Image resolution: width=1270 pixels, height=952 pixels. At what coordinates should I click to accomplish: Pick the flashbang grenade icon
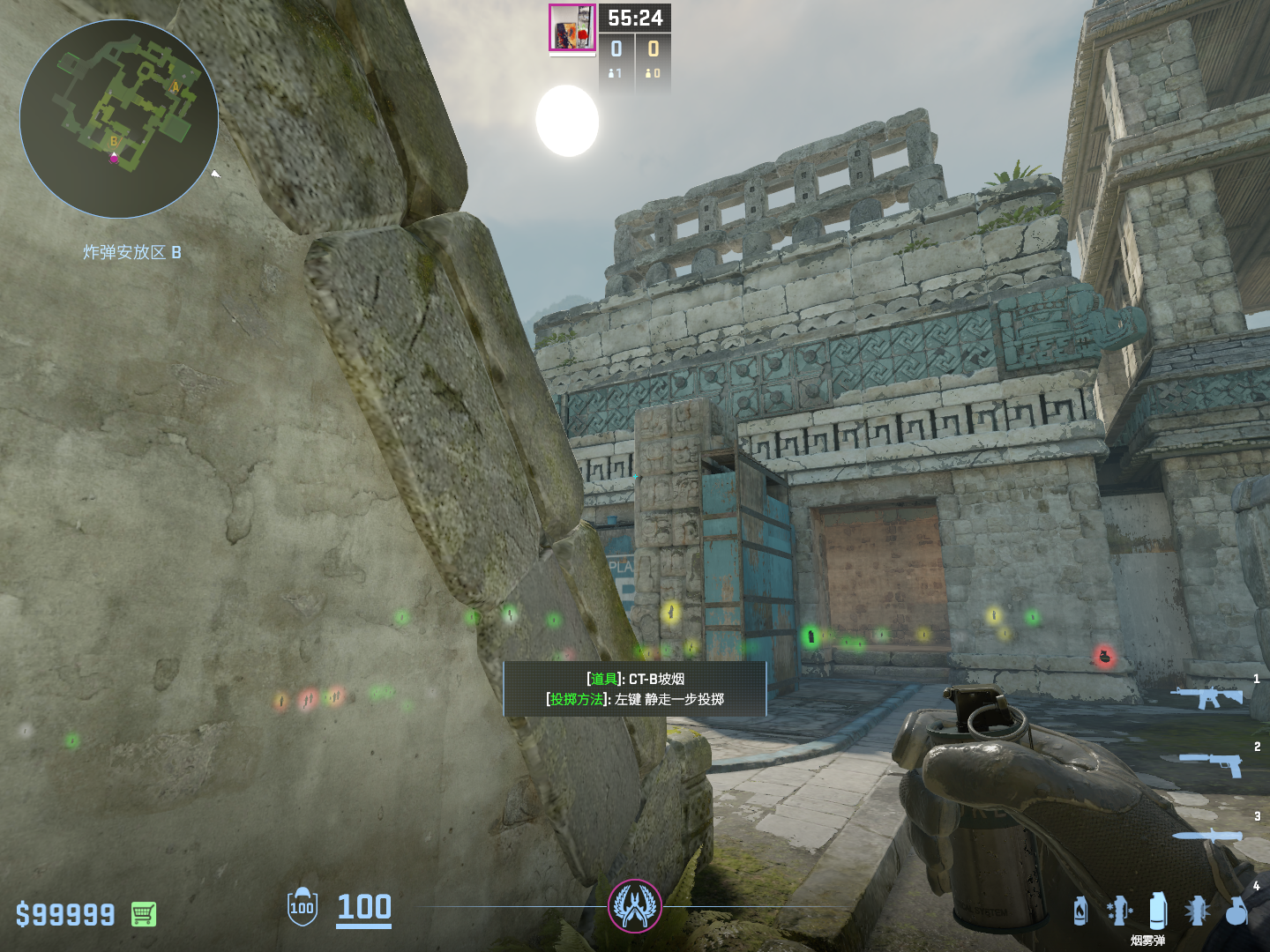click(1197, 911)
